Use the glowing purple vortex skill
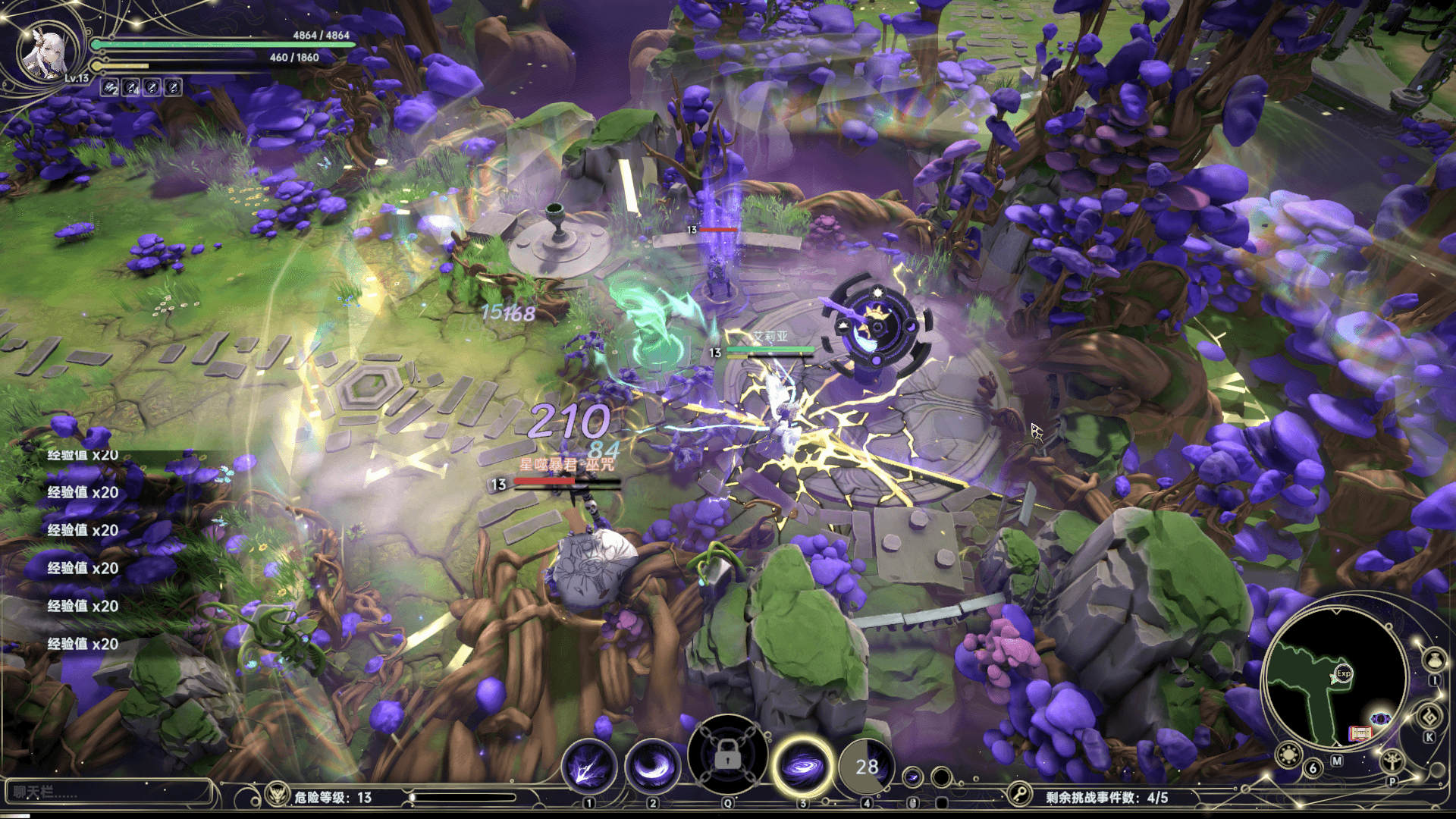This screenshot has width=1456, height=819. pyautogui.click(x=802, y=766)
